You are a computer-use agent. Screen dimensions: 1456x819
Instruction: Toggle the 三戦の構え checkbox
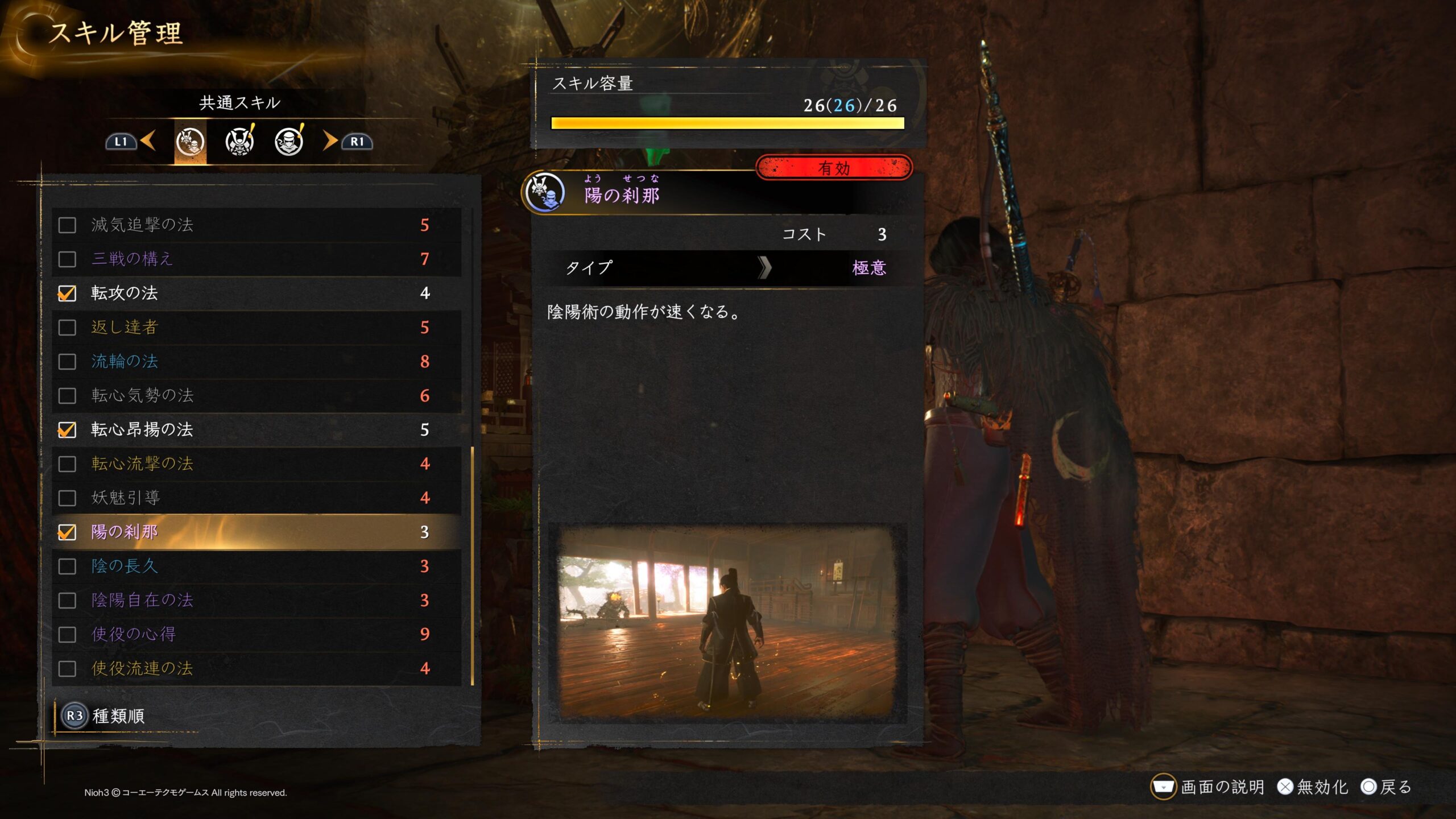tap(67, 259)
